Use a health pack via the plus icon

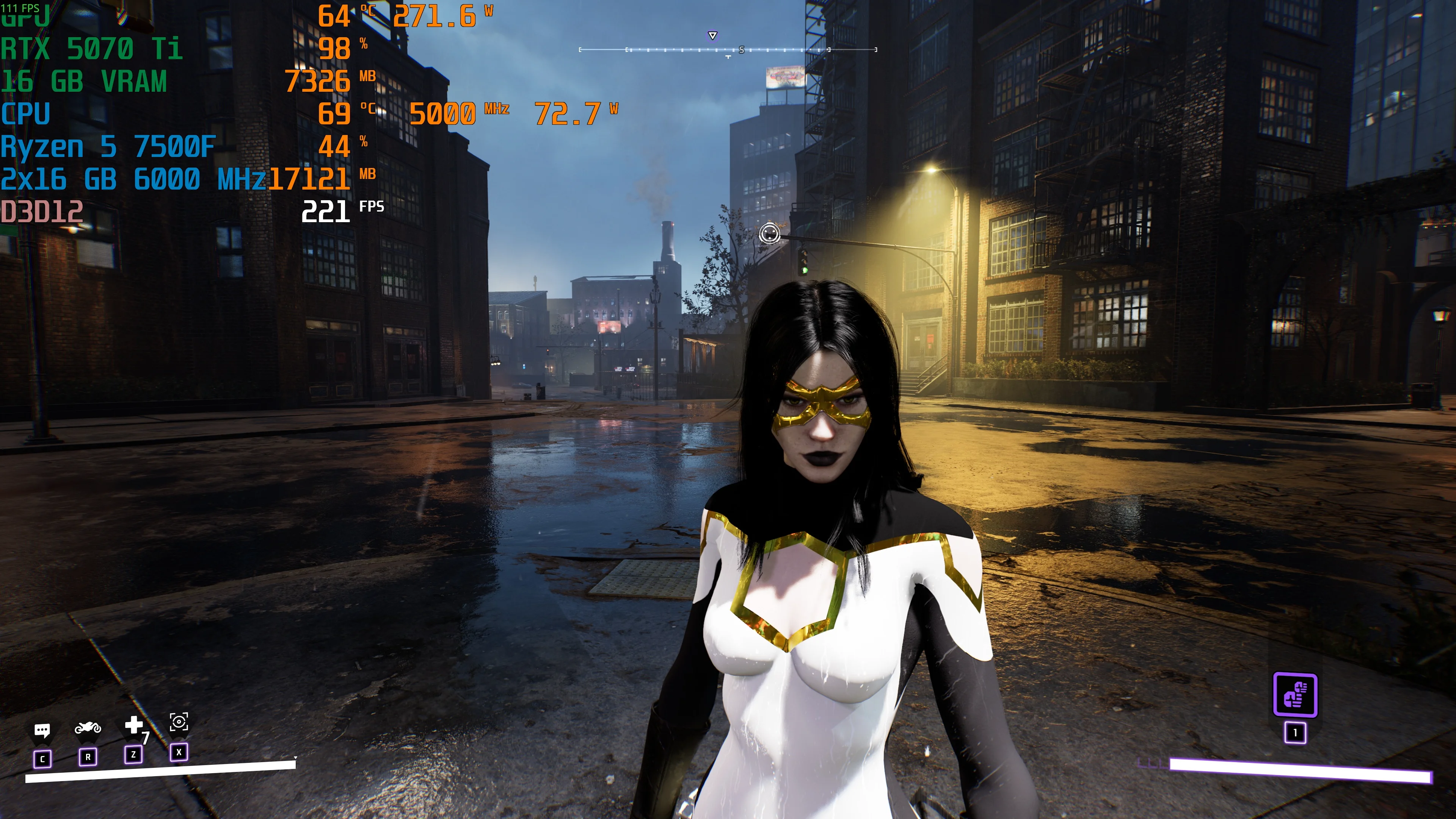click(134, 725)
